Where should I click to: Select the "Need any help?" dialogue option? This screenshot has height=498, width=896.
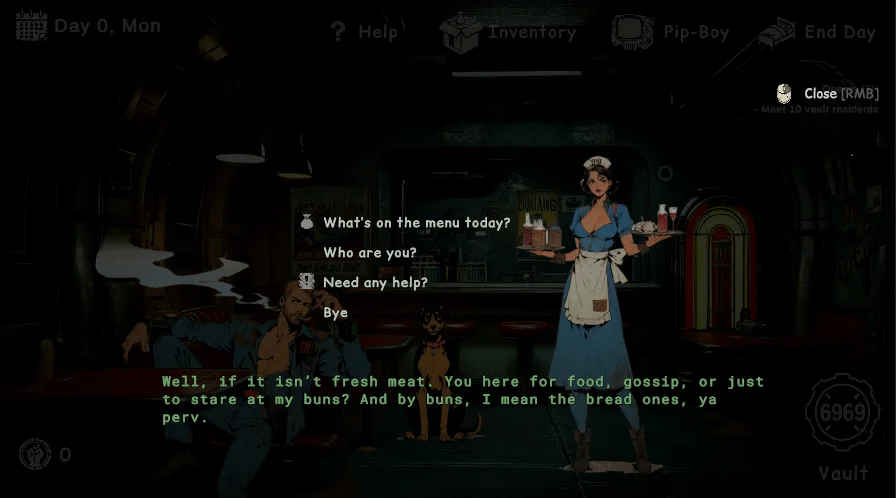click(x=375, y=283)
